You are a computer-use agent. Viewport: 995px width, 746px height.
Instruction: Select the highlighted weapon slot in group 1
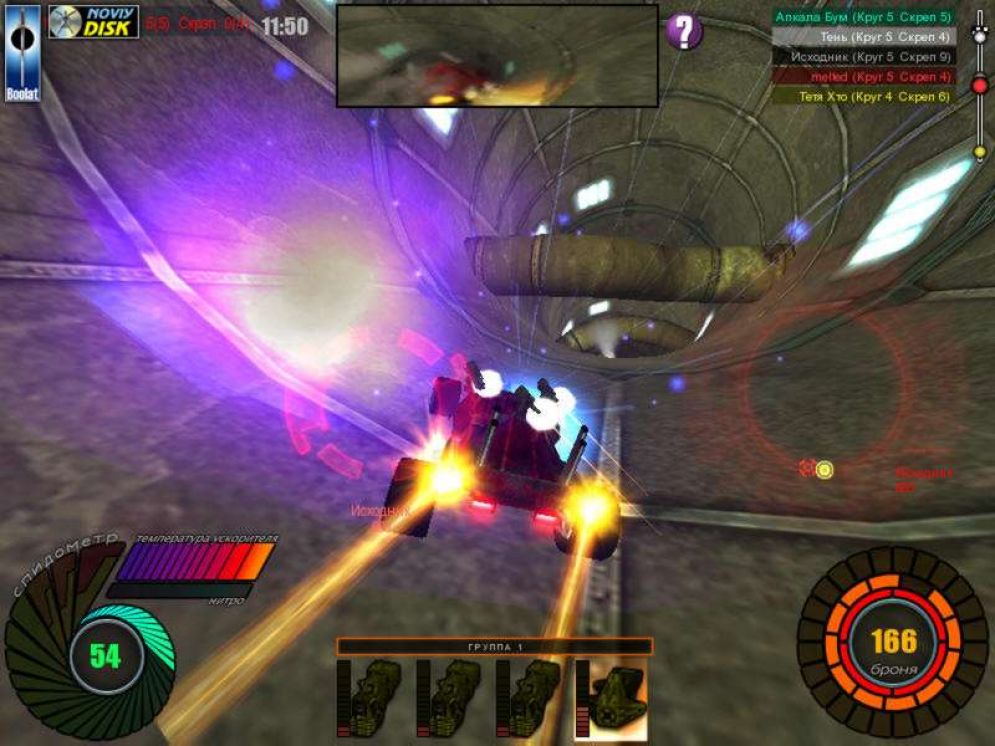point(610,698)
